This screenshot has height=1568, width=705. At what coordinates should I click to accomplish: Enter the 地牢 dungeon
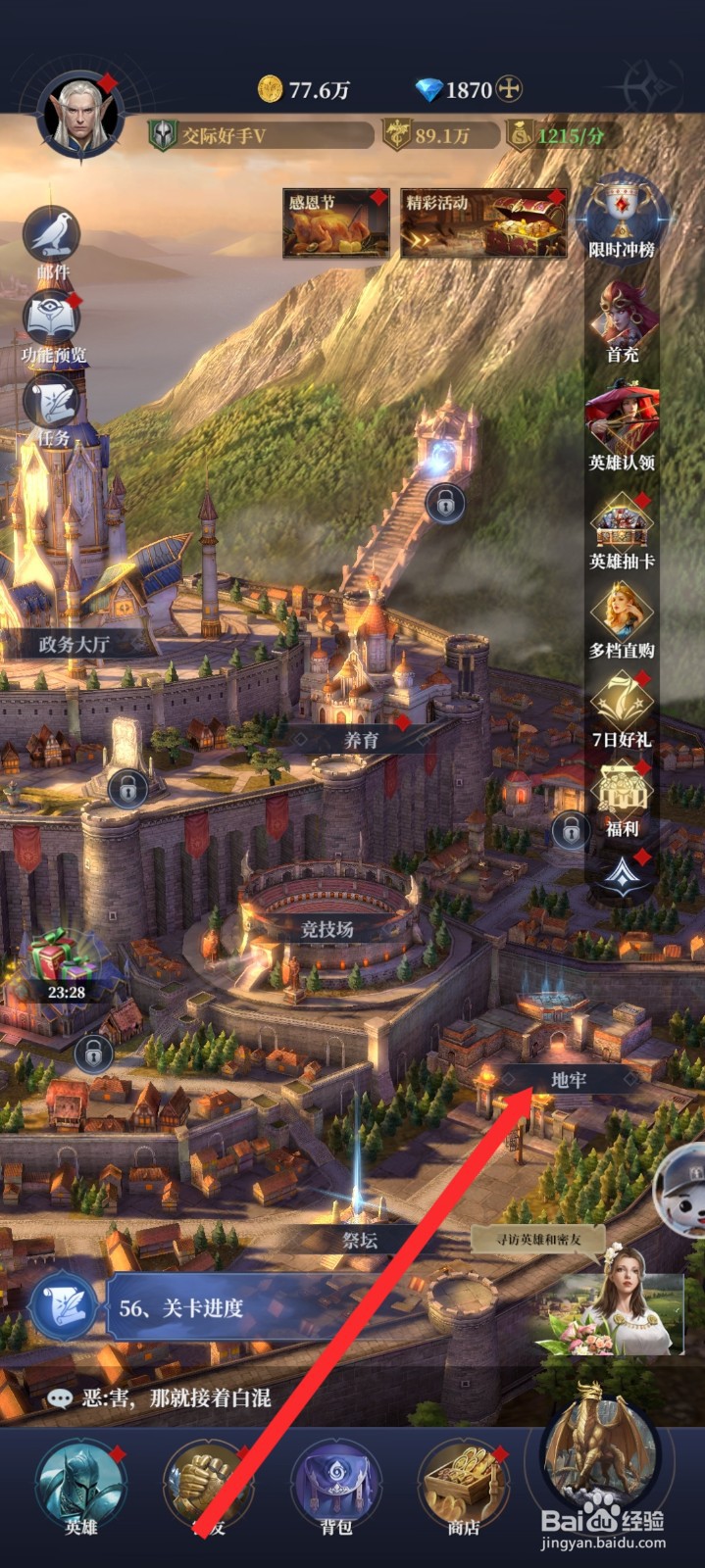pos(568,1079)
